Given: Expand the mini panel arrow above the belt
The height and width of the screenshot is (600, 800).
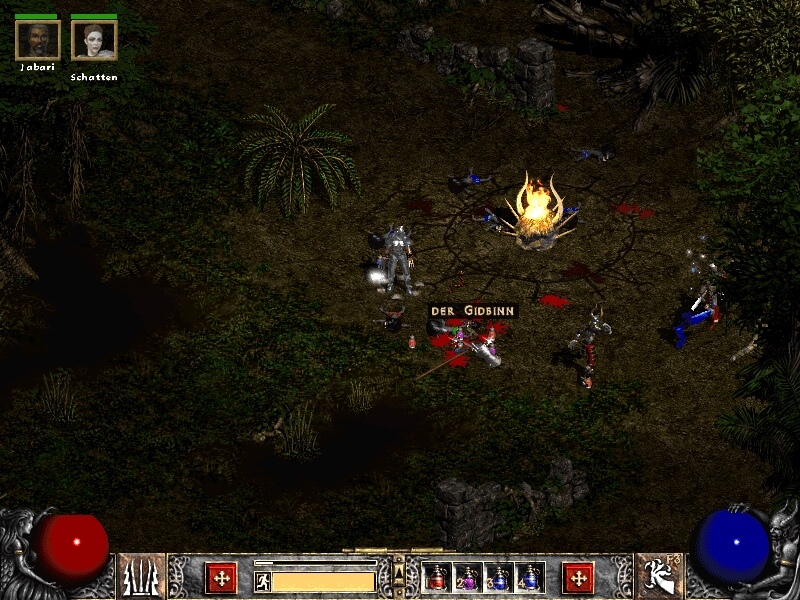Looking at the screenshot, I should [x=399, y=570].
